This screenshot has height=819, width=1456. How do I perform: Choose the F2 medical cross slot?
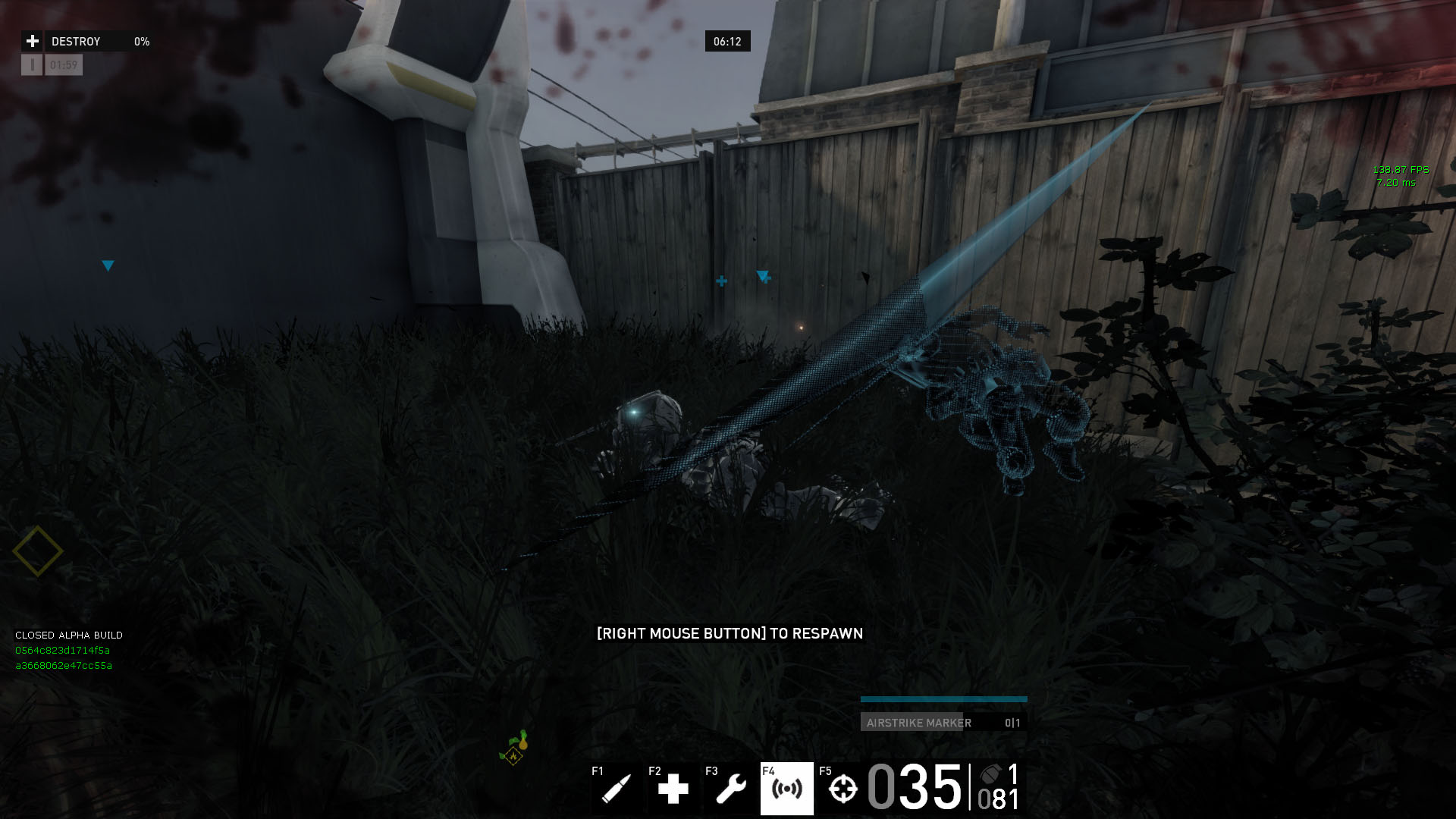(673, 789)
